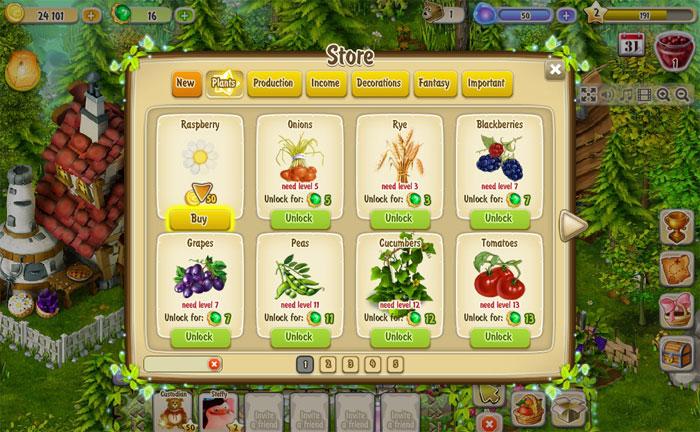Image resolution: width=700 pixels, height=432 pixels.
Task: Jump to store page 3
Action: 351,364
